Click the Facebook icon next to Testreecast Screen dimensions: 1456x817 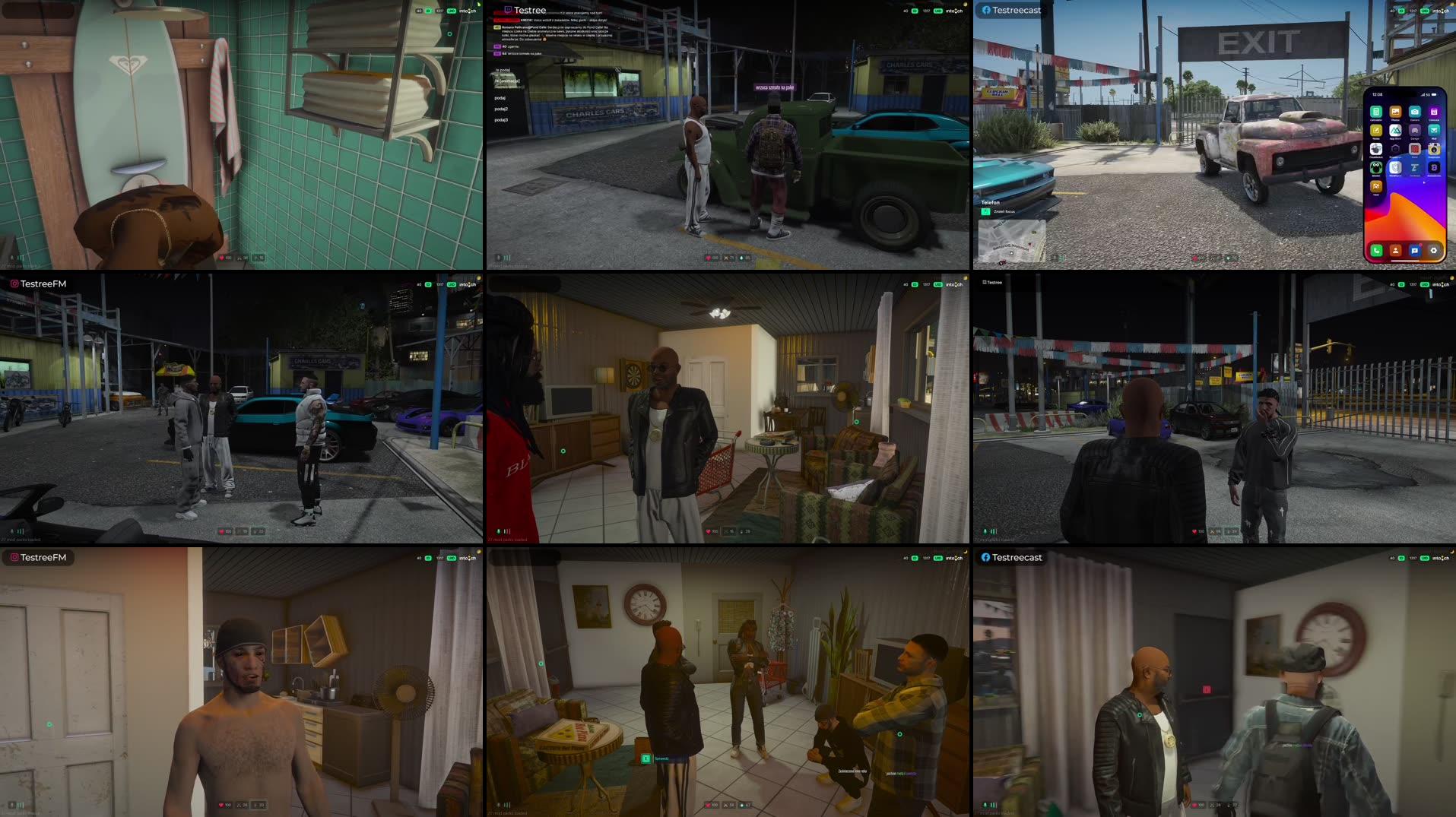click(985, 10)
